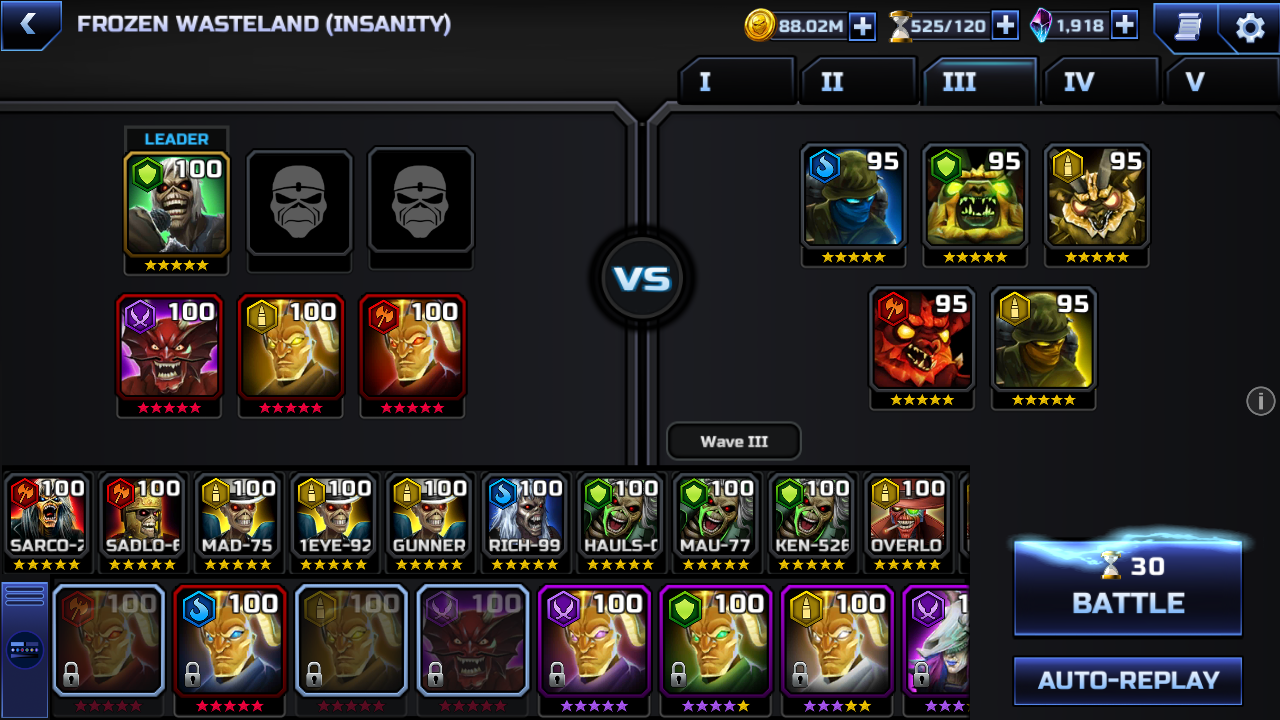Open the info icon on the right edge

[1260, 401]
